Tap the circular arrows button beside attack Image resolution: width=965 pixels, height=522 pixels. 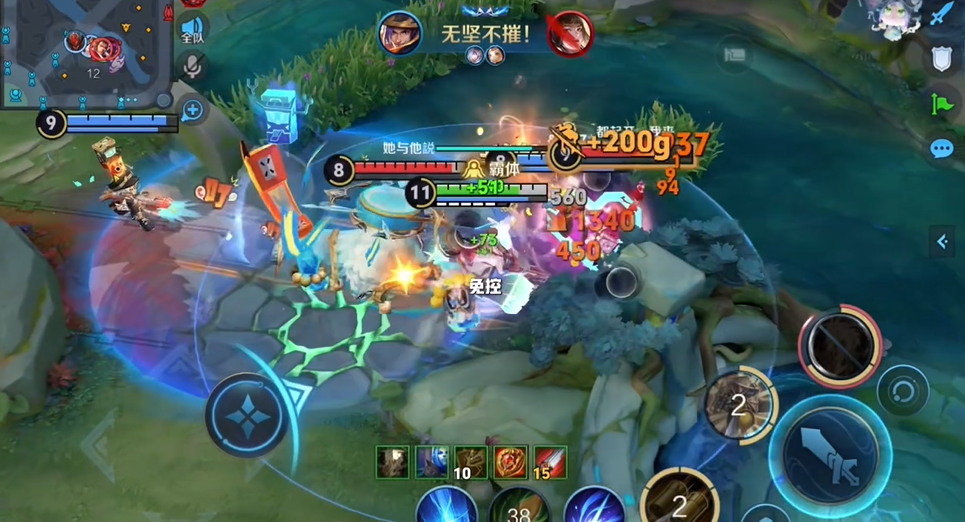(x=902, y=391)
